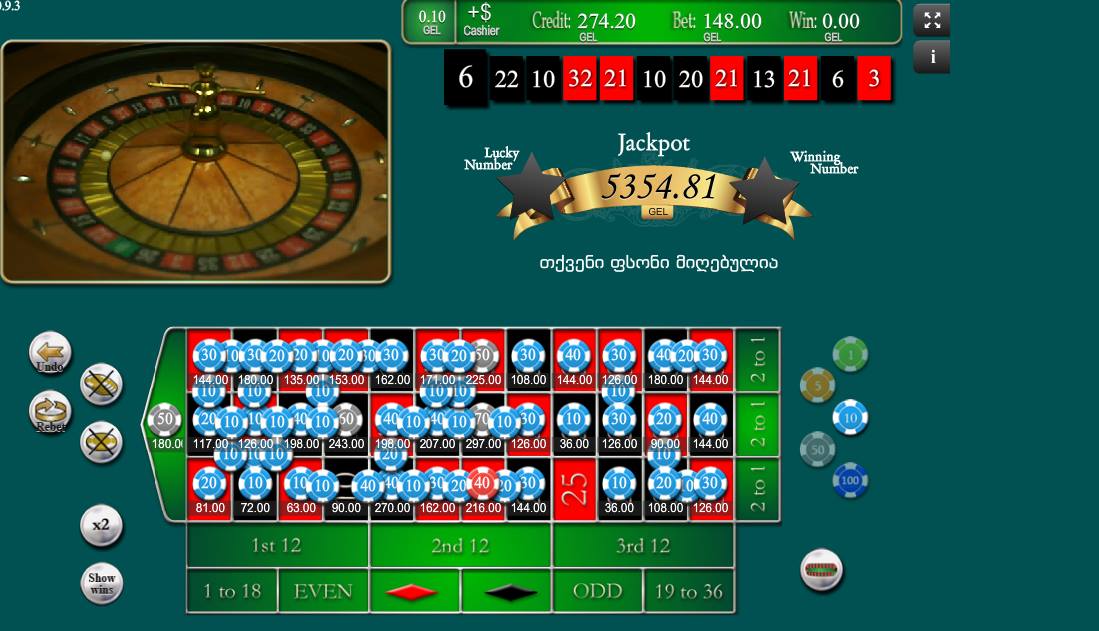
Task: Place a bet on 1 to 18
Action: point(232,591)
